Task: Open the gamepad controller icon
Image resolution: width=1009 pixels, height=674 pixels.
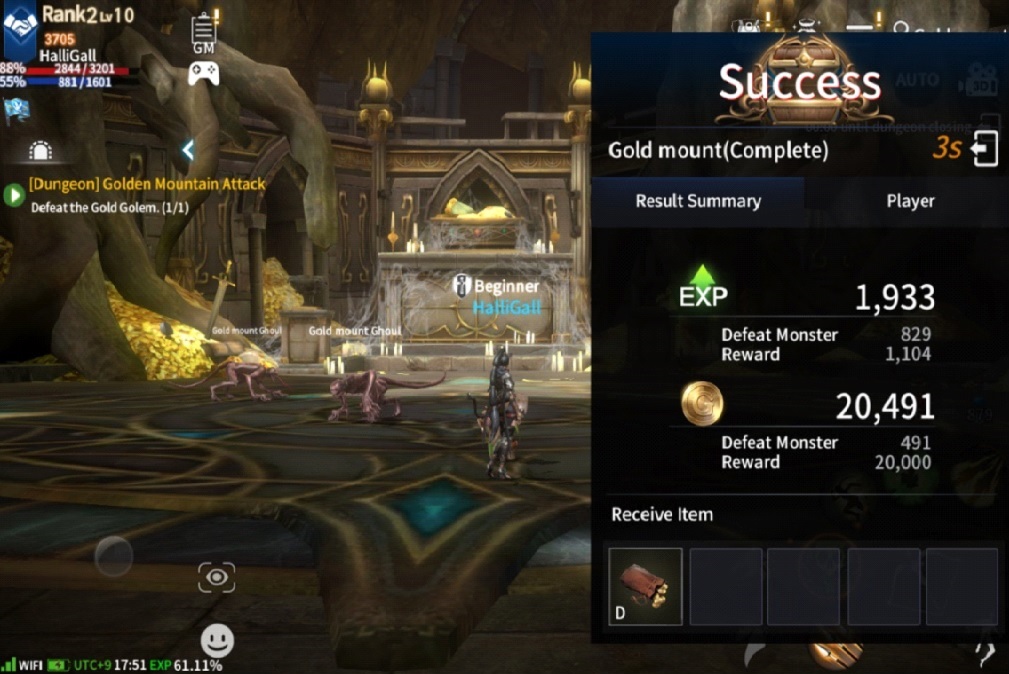Action: click(204, 73)
